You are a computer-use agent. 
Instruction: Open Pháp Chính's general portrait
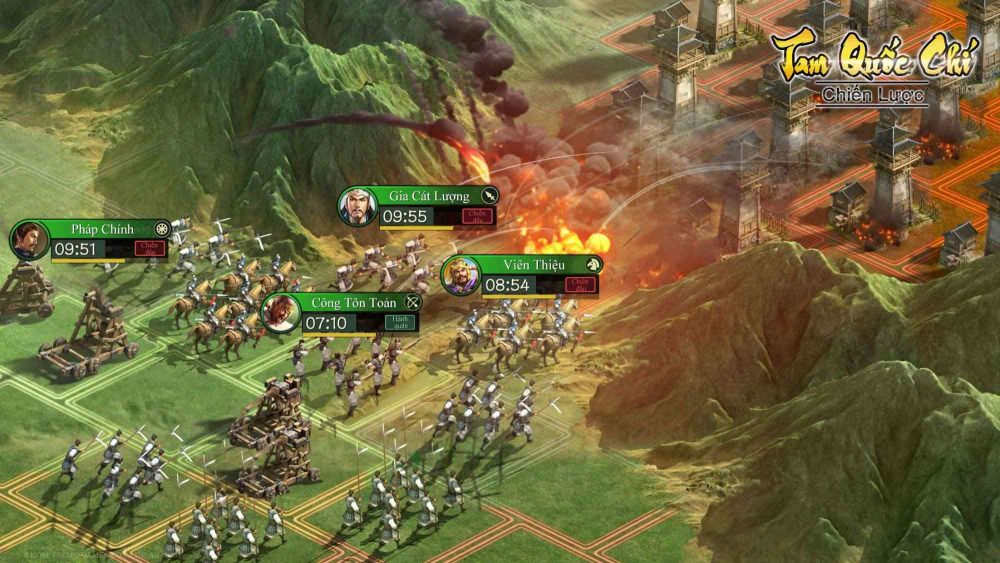point(30,240)
